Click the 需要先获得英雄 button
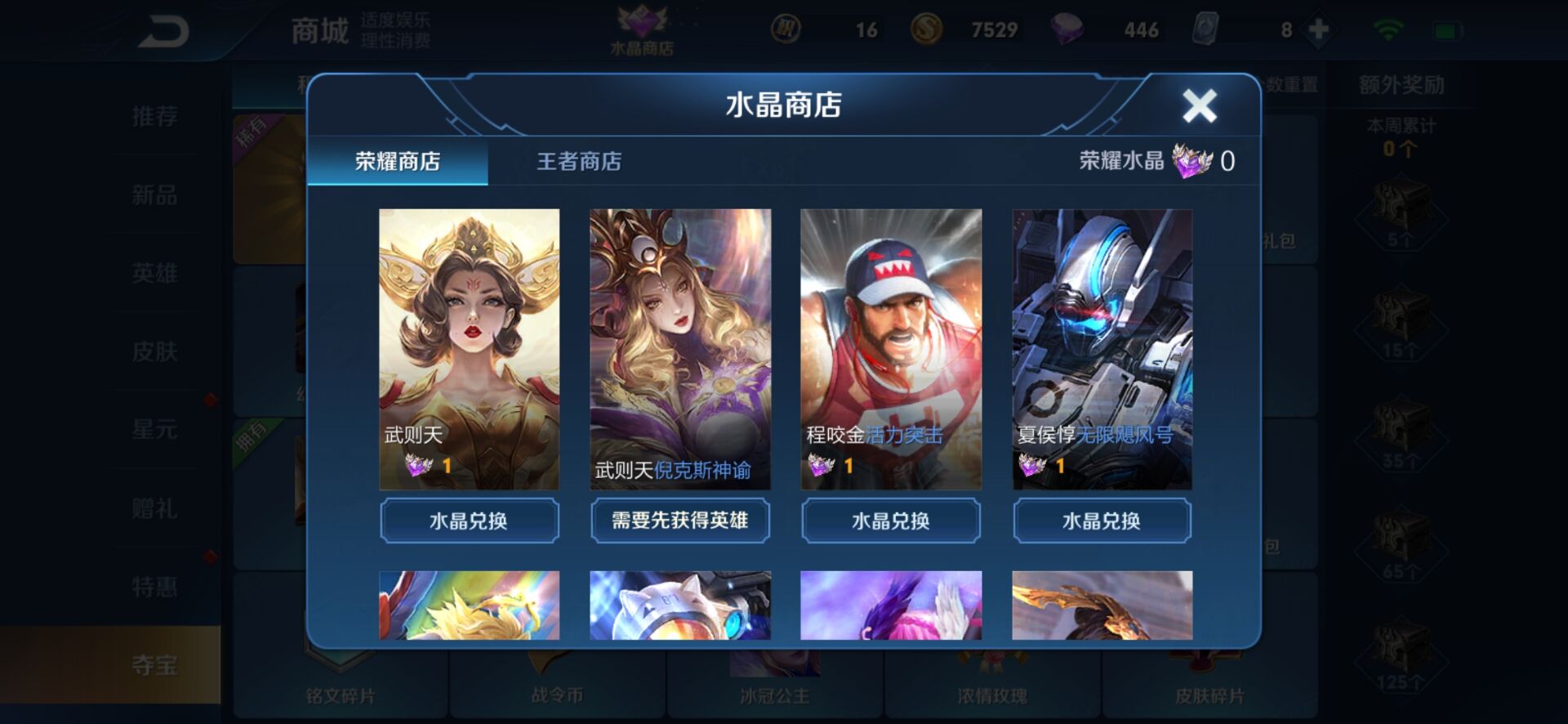This screenshot has height=724, width=1568. [680, 521]
